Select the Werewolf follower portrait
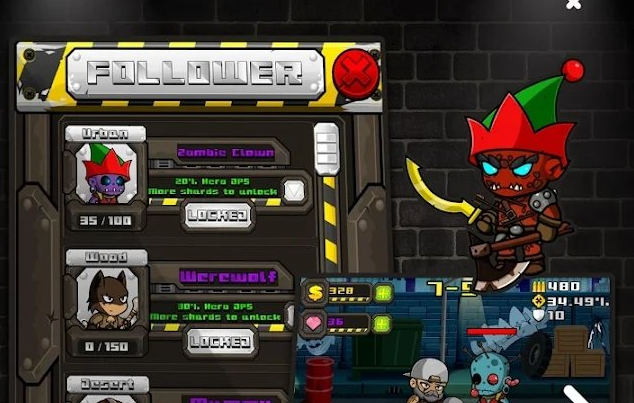 (106, 298)
